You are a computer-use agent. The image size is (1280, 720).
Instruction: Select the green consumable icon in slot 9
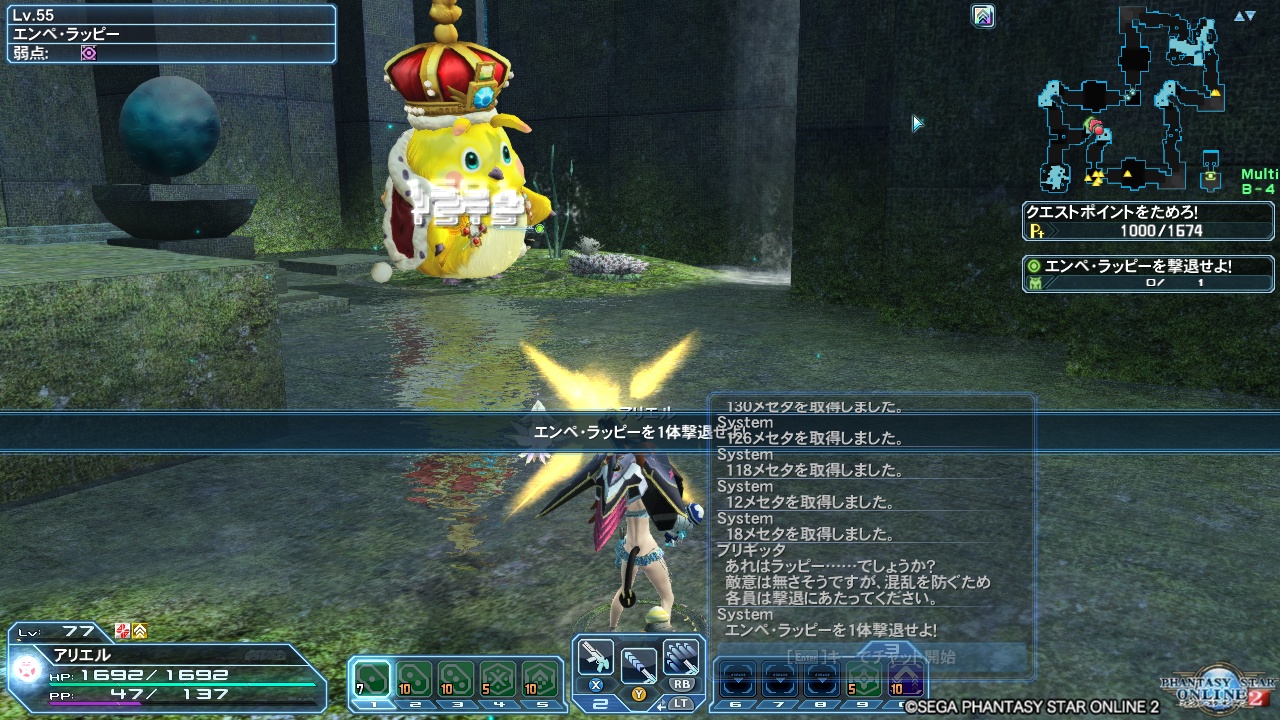863,678
